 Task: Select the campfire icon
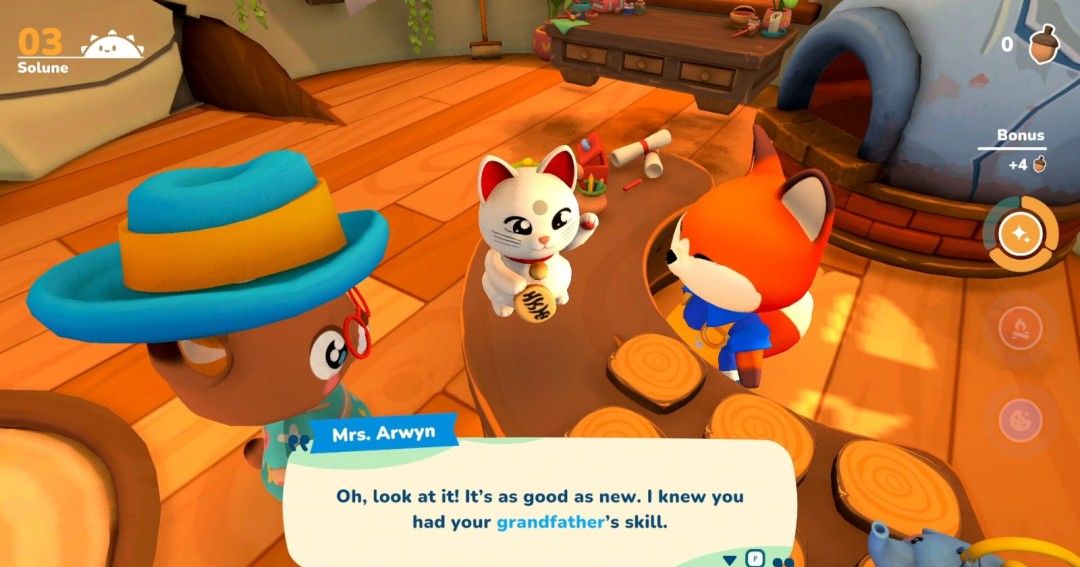point(1020,327)
